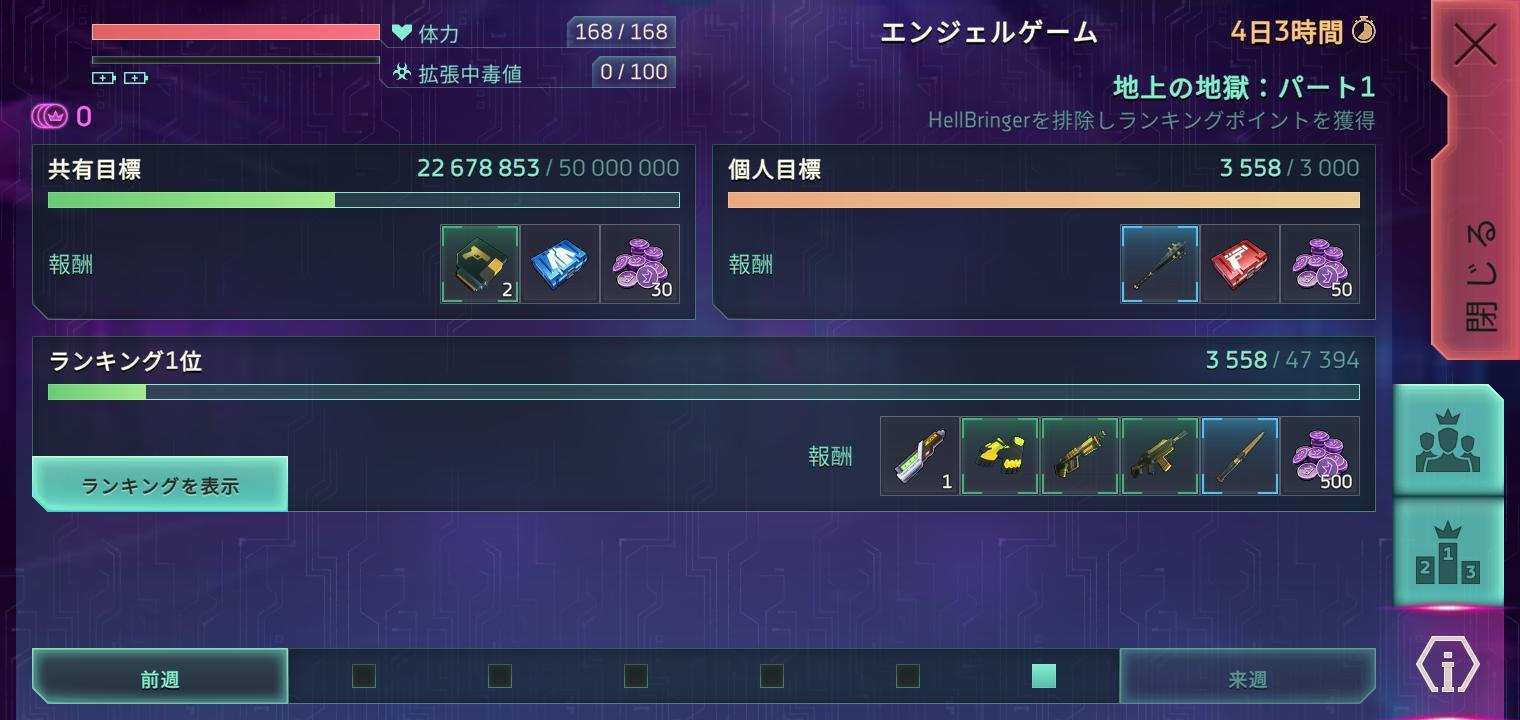This screenshot has height=720, width=1520.
Task: Click the ランキングを表示 button
Action: pyautogui.click(x=159, y=484)
